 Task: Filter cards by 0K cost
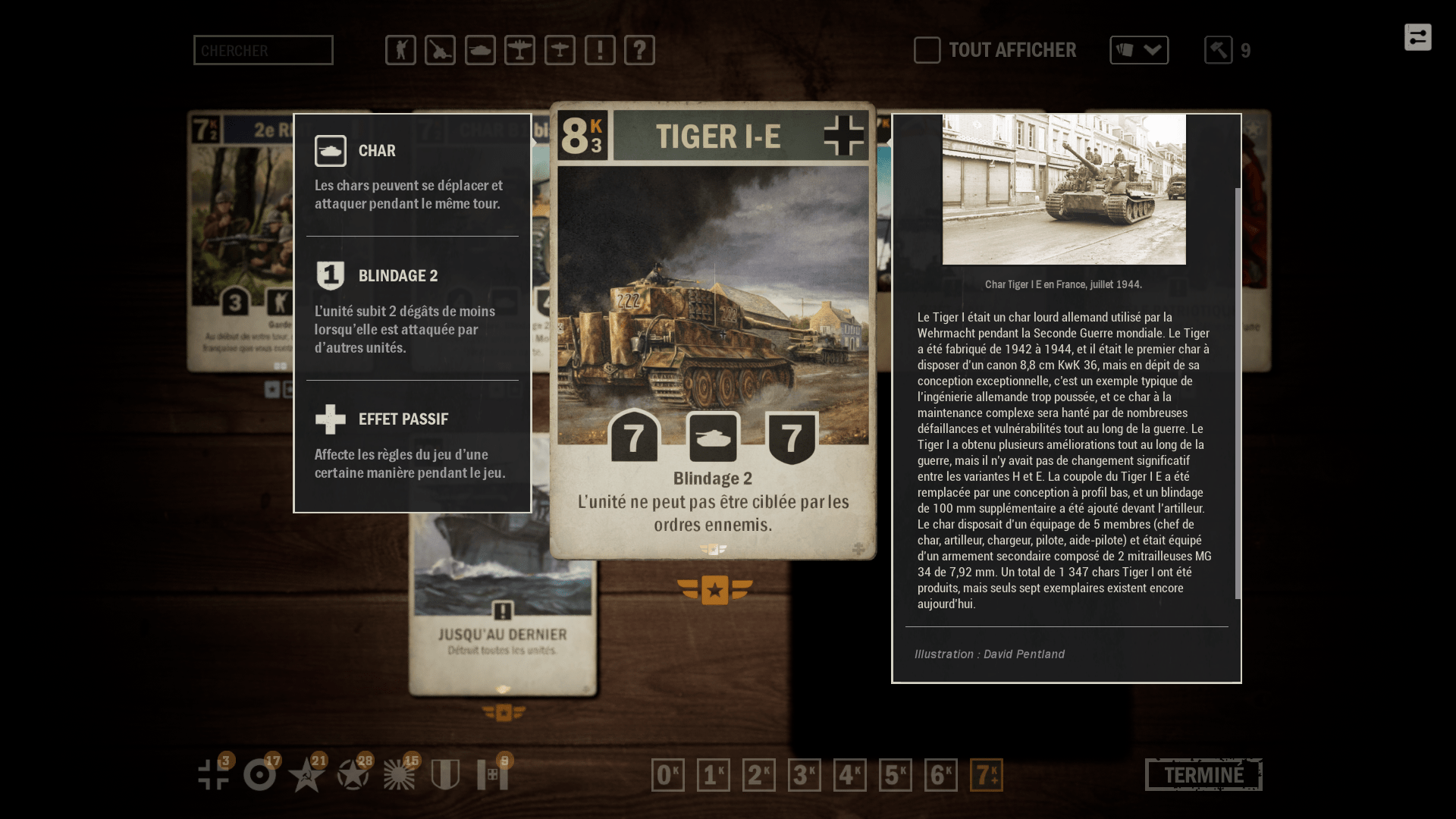click(668, 775)
